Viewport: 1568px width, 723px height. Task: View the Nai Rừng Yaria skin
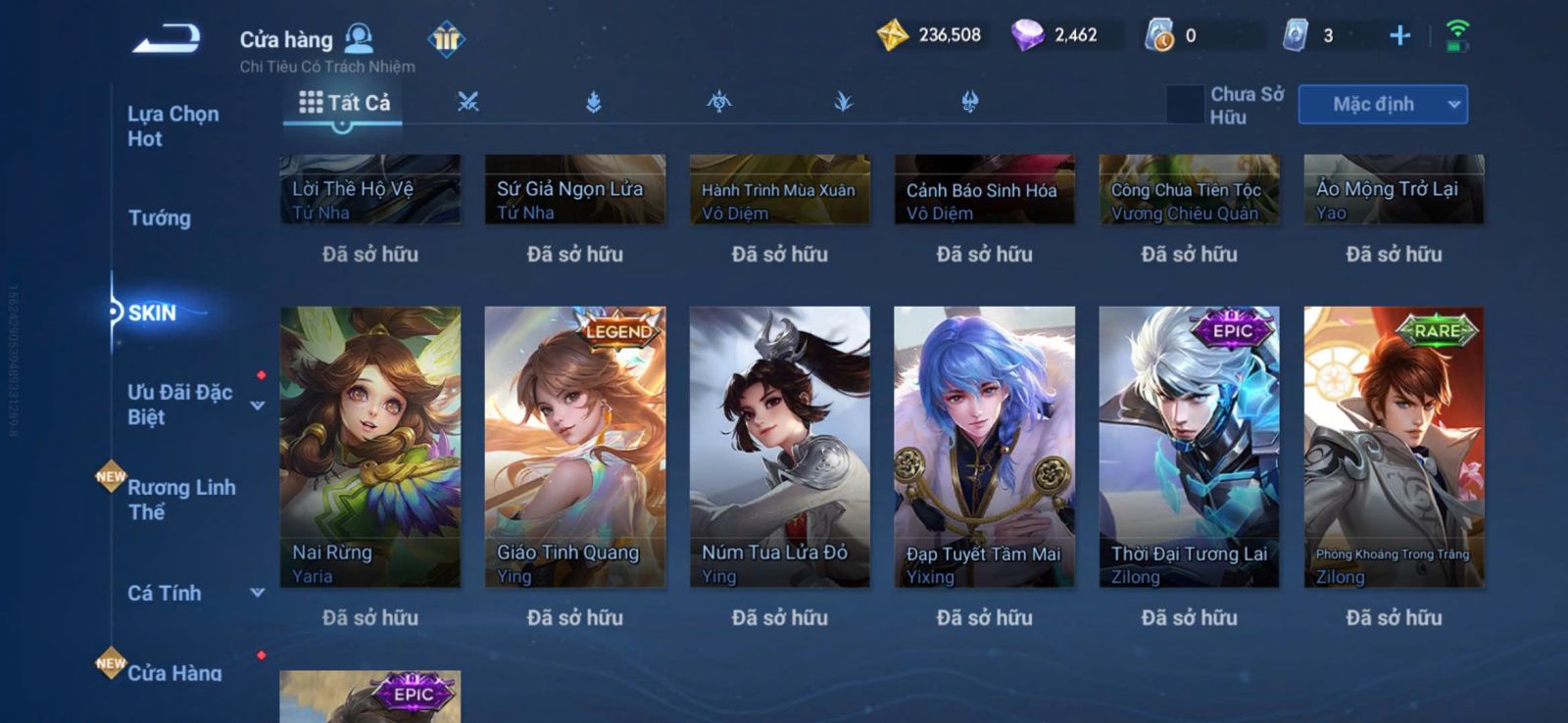tap(369, 447)
